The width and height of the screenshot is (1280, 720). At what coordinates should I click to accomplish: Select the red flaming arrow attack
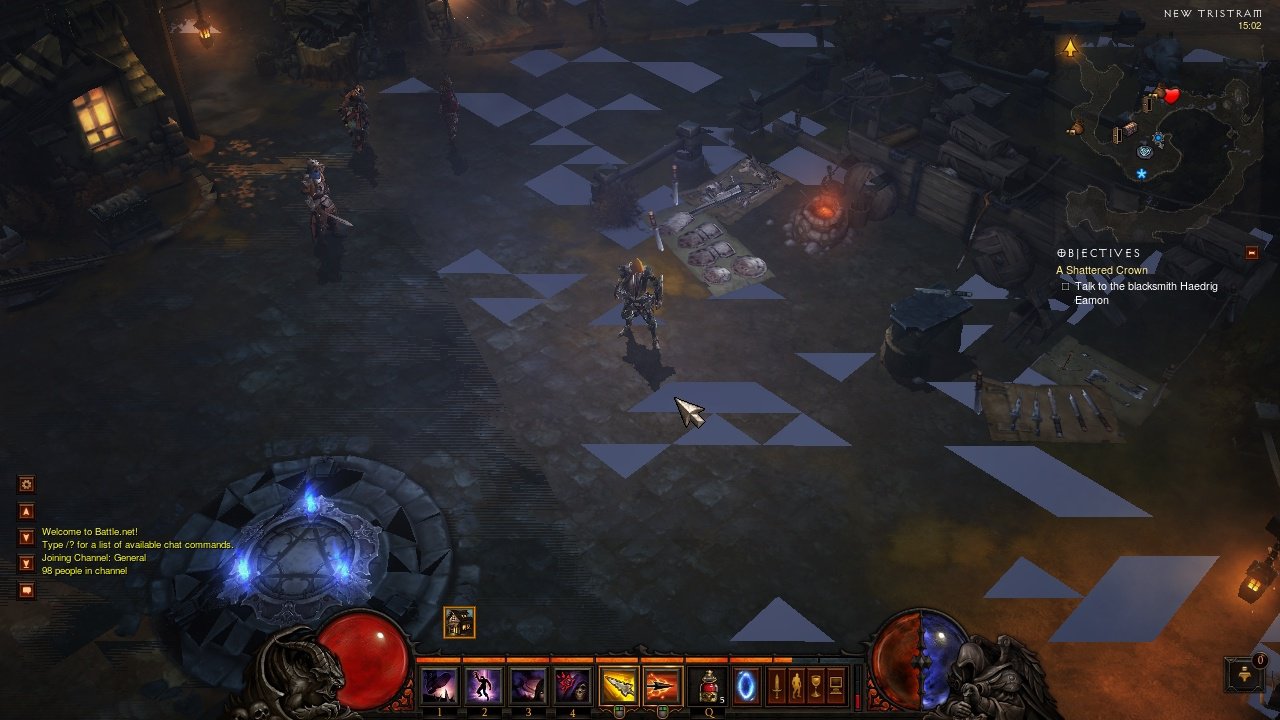(662, 686)
